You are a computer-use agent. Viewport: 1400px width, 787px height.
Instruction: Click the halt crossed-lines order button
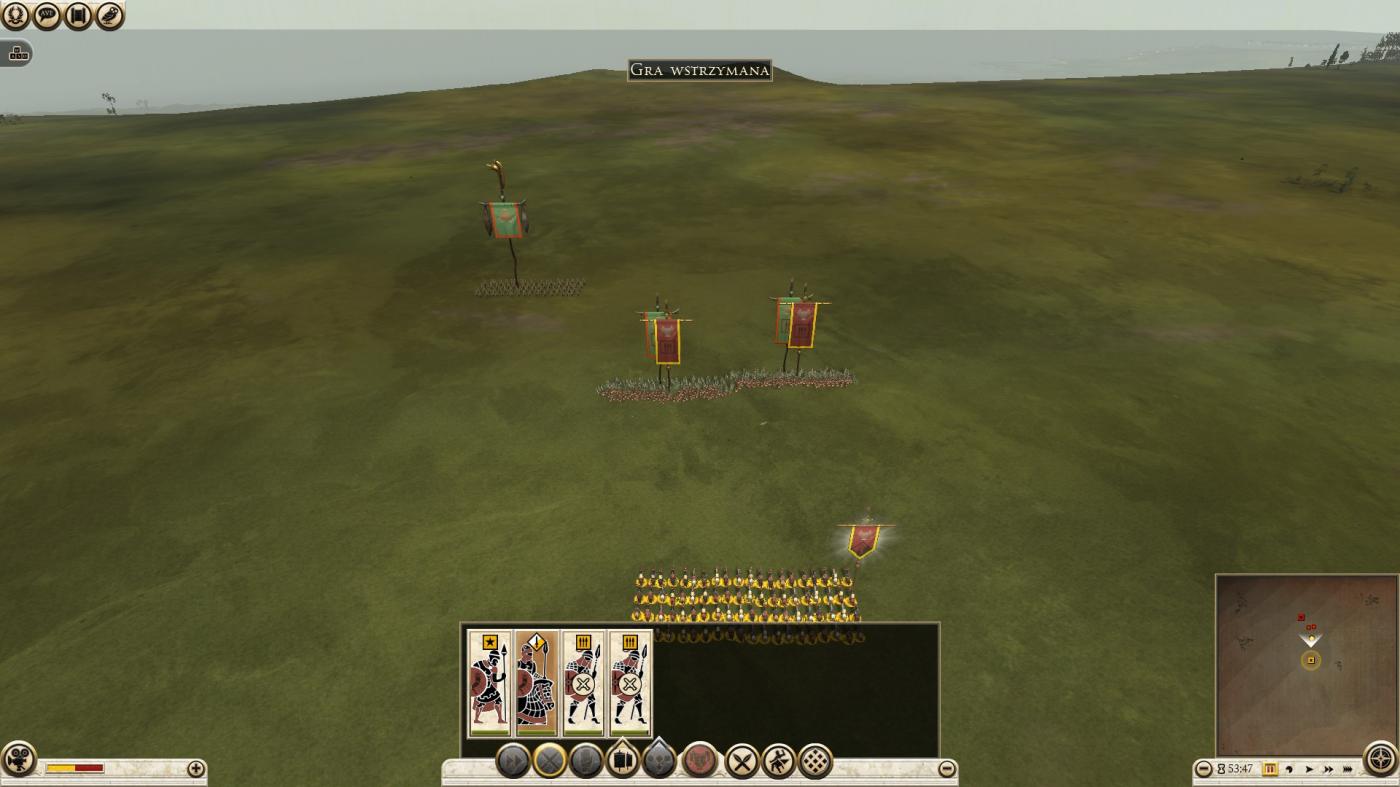550,761
